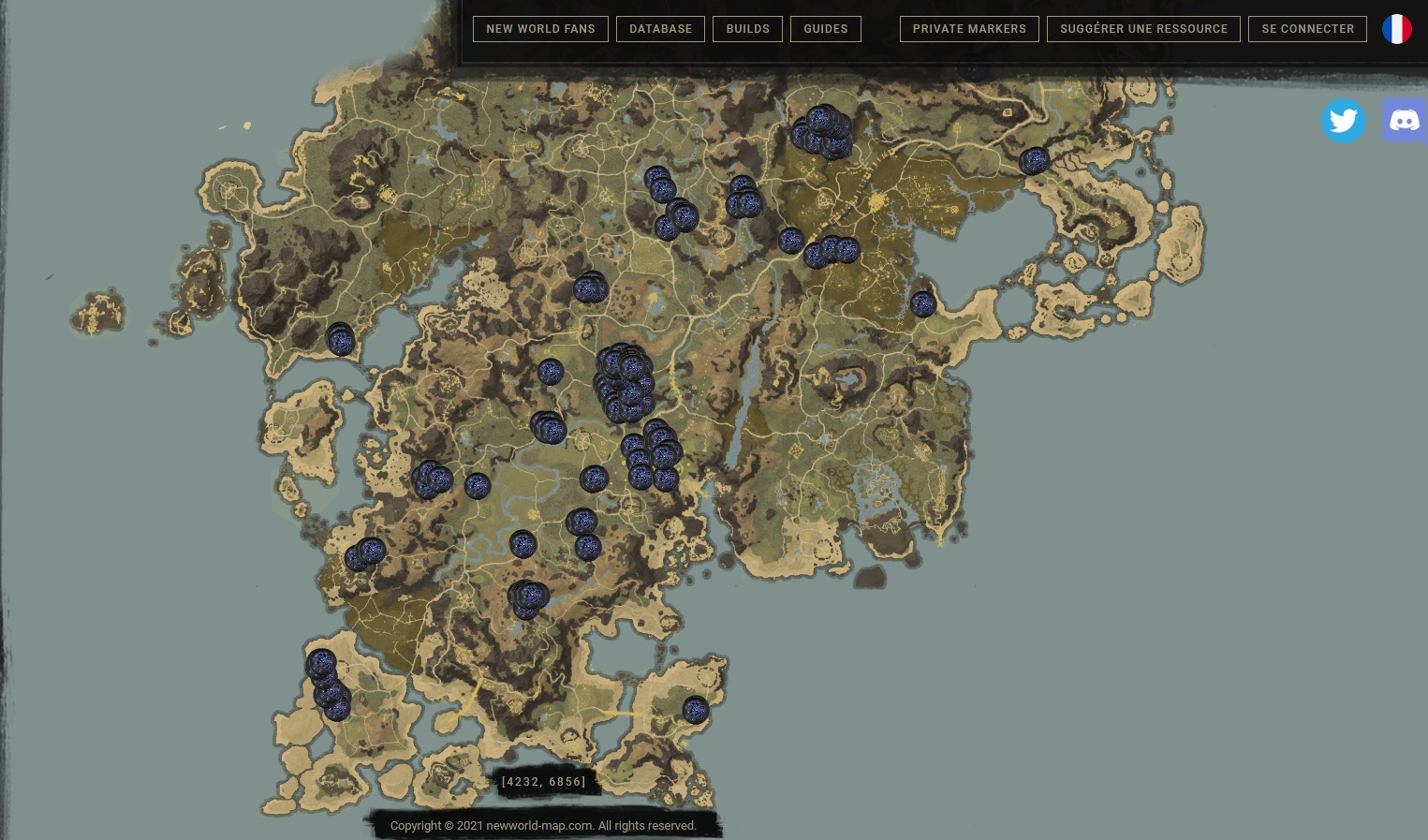Viewport: 1428px width, 840px height.
Task: Click an ore node just north of map center
Action: [x=590, y=288]
